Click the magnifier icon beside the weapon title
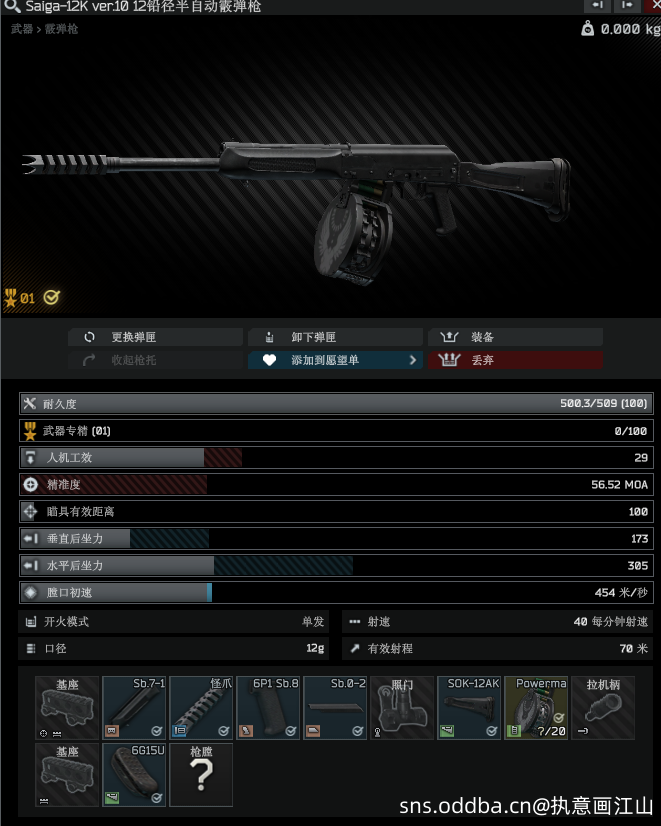This screenshot has height=826, width=661. pos(10,7)
